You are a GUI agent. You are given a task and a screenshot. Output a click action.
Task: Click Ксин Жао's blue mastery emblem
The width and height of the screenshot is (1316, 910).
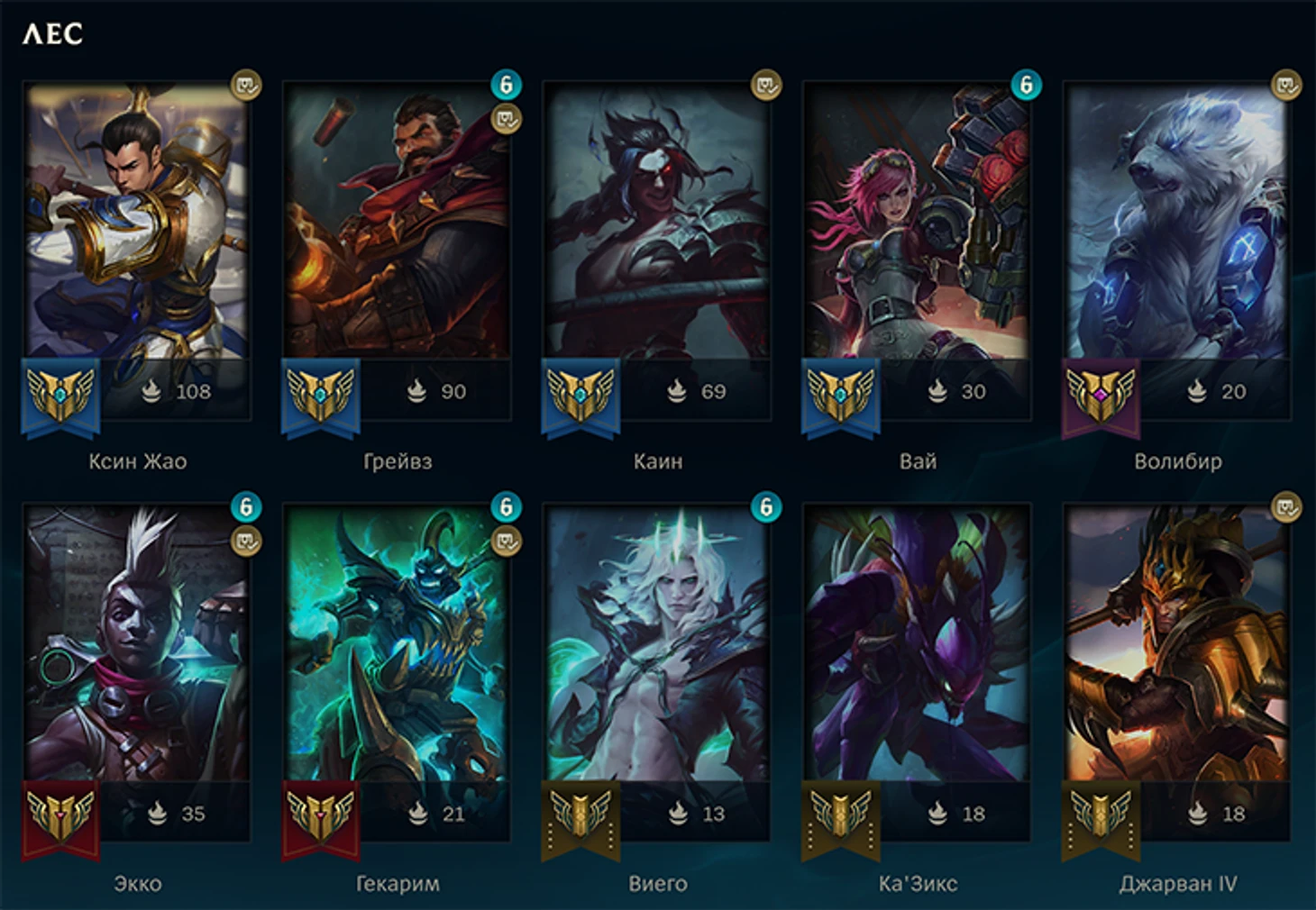click(x=60, y=396)
